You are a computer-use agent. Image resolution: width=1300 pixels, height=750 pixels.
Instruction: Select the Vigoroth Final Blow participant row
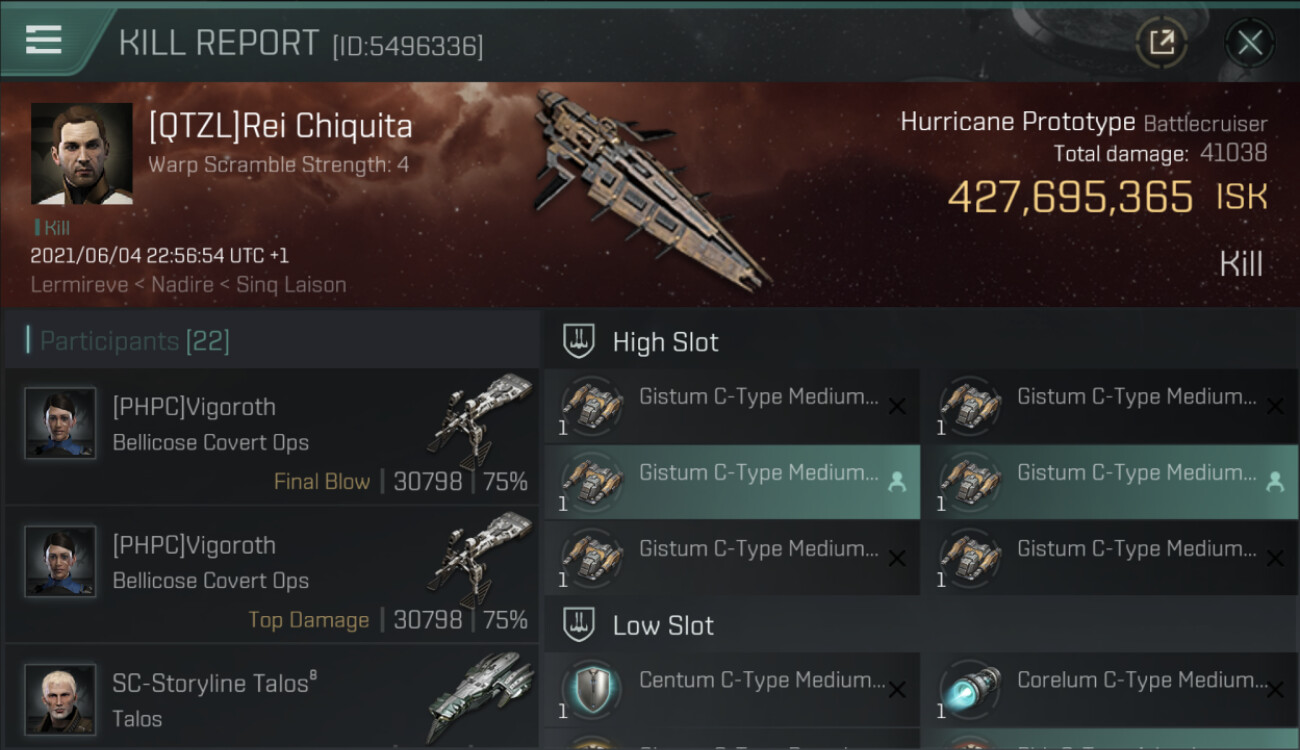click(272, 437)
